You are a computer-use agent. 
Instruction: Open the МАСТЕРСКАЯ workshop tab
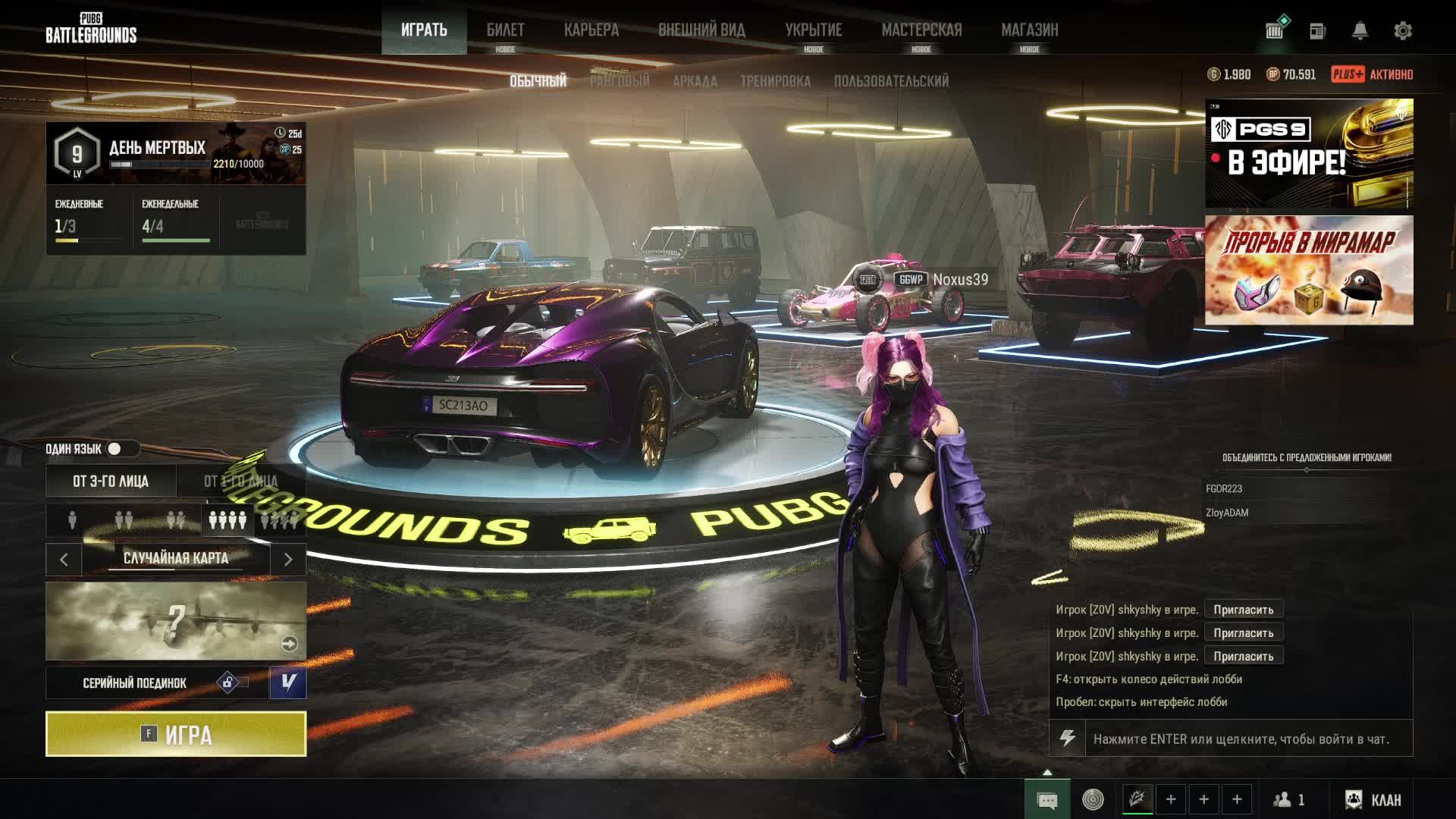[921, 30]
